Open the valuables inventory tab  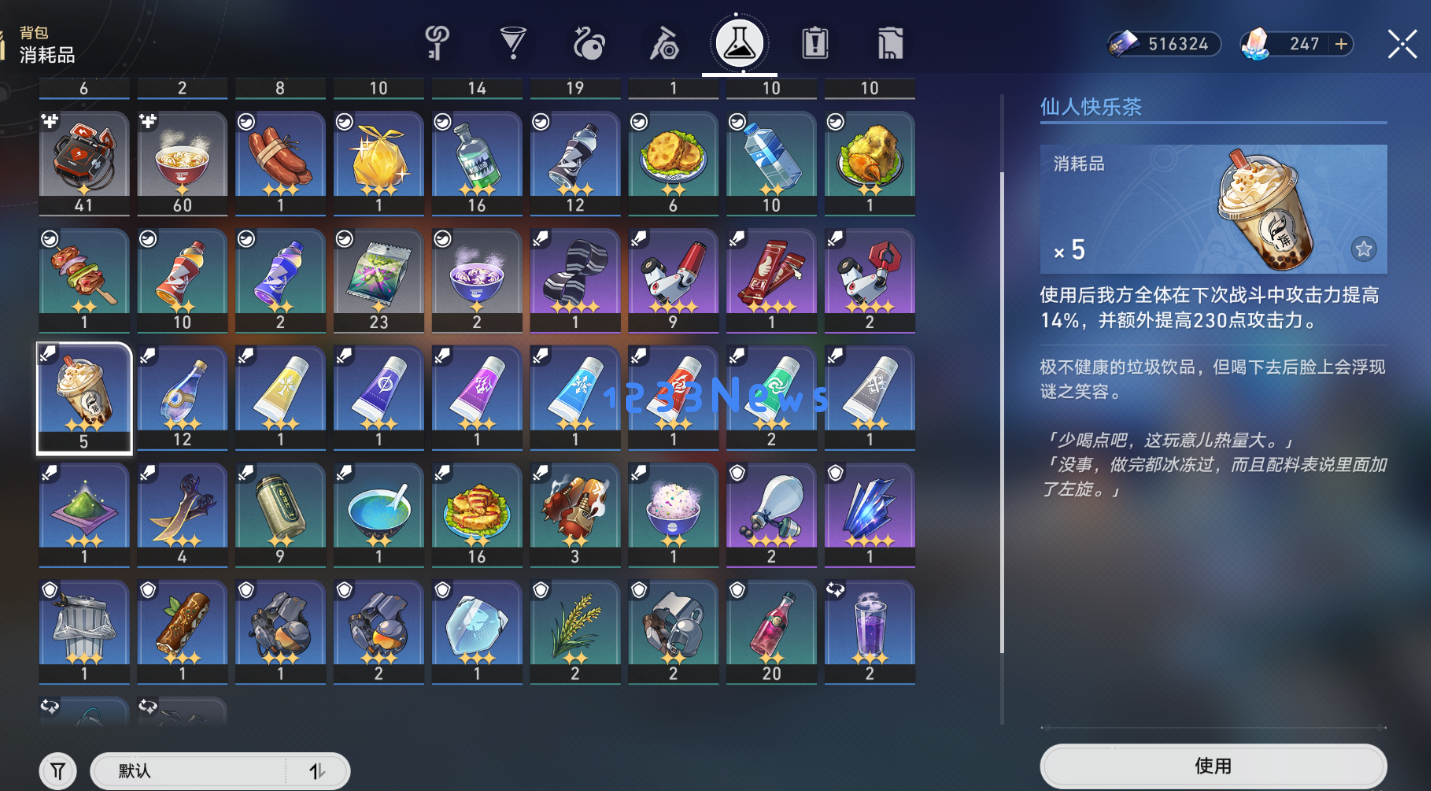click(889, 43)
